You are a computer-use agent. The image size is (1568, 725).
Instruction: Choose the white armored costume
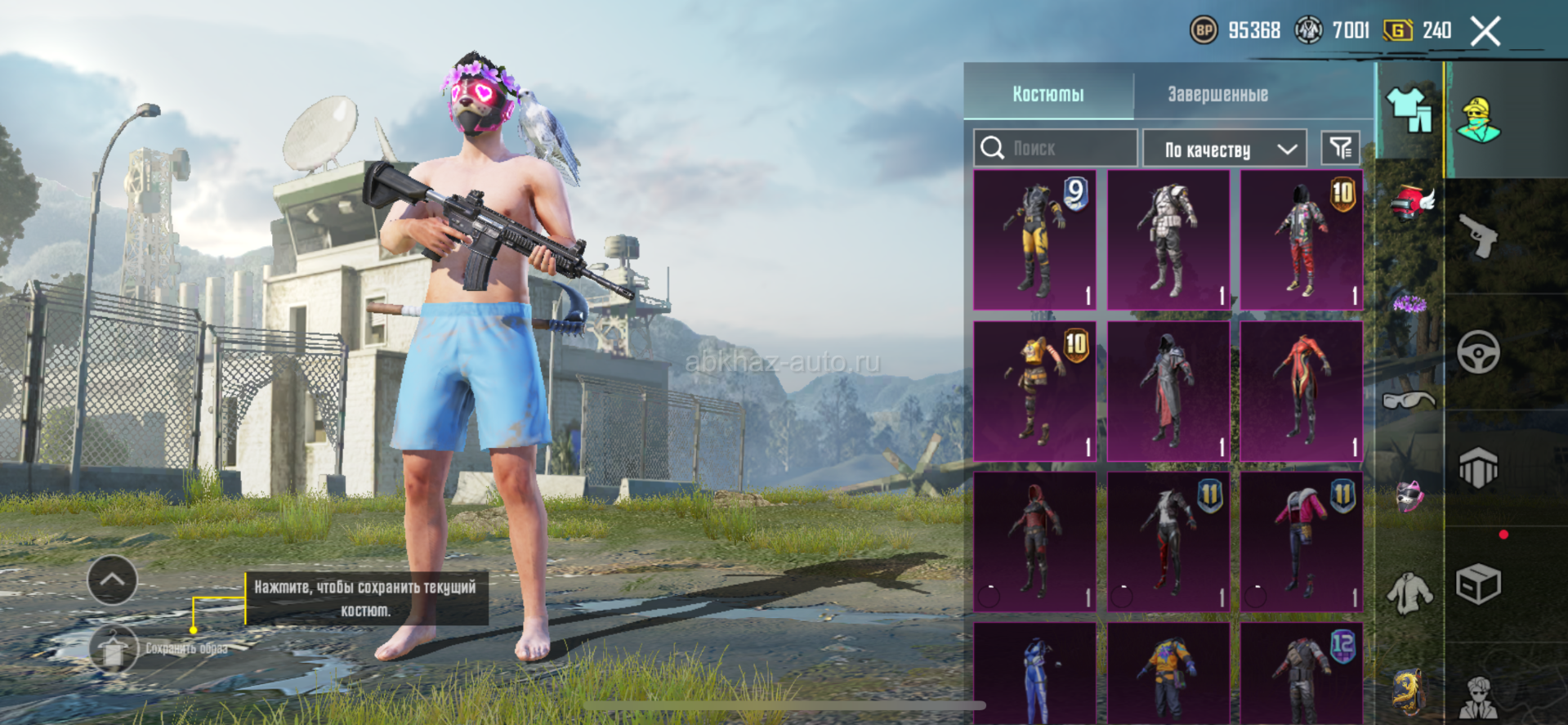click(x=1168, y=239)
